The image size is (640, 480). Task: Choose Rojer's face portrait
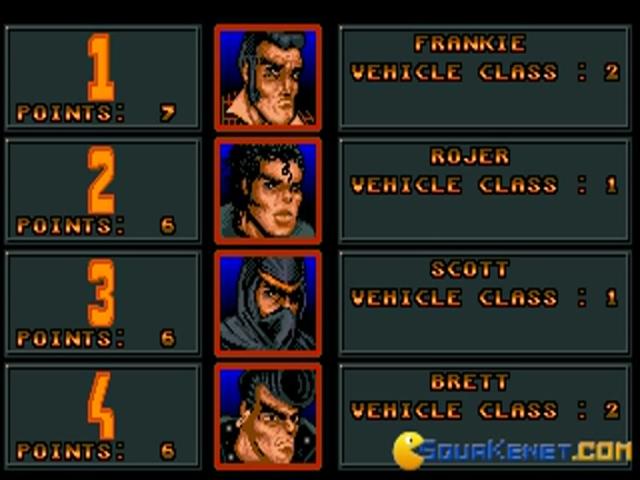click(x=268, y=191)
